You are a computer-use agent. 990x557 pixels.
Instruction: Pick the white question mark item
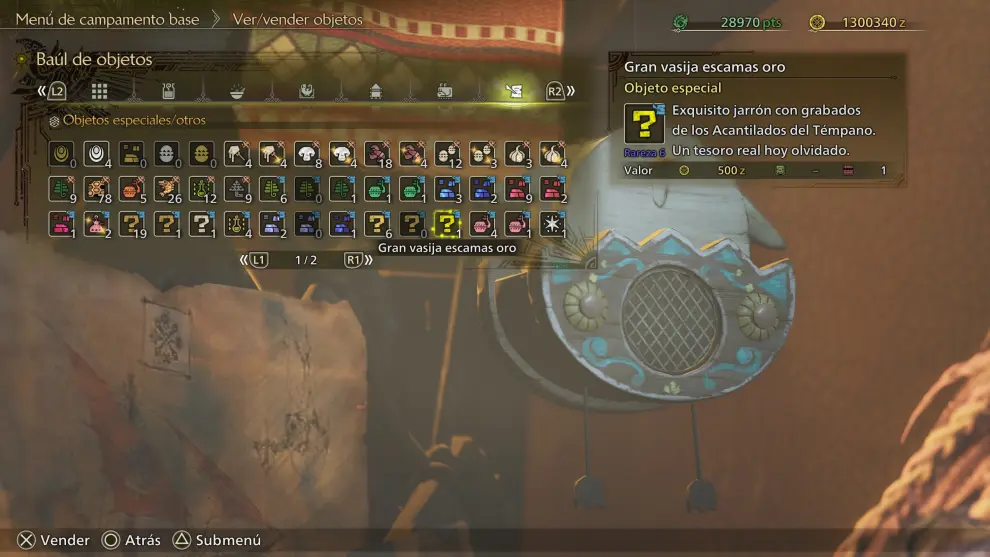201,223
